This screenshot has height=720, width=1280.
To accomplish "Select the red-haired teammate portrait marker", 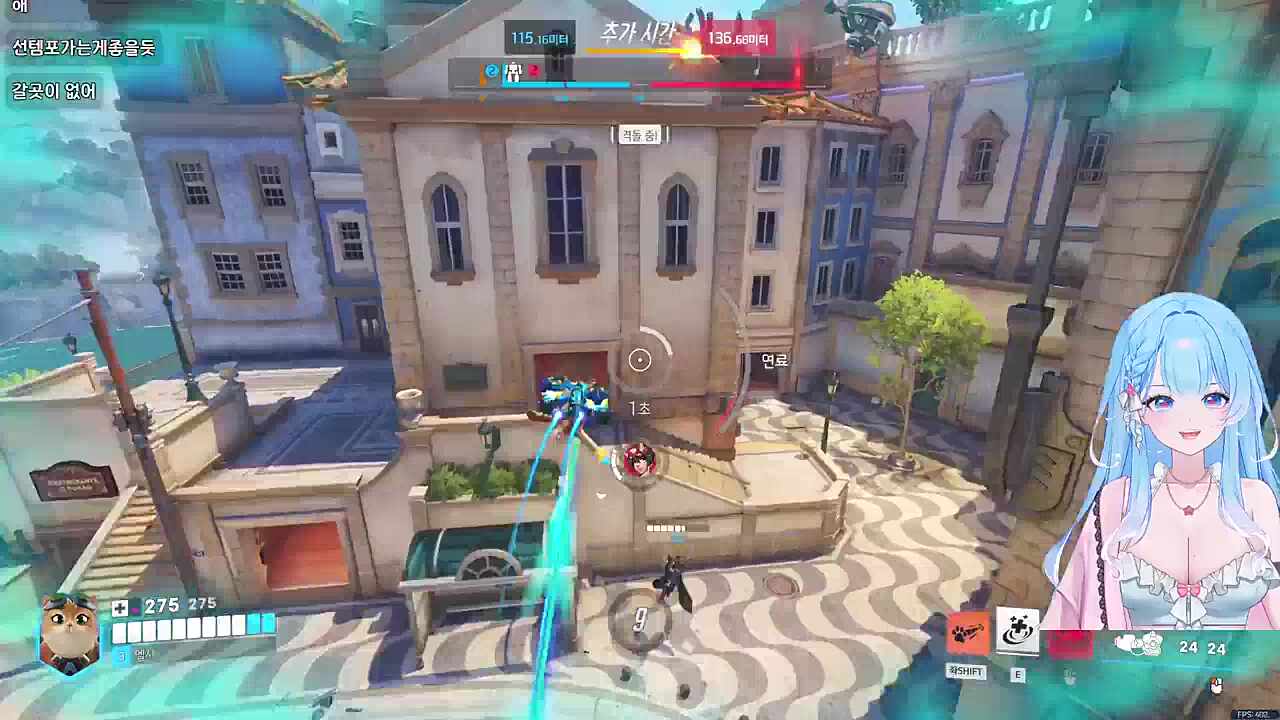I will (x=638, y=460).
